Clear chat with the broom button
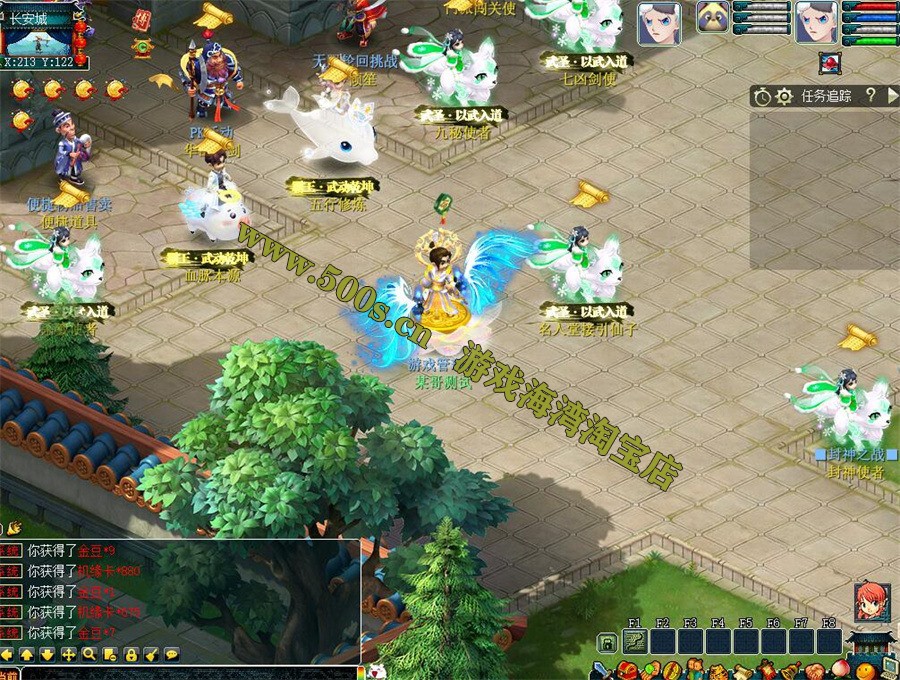 coord(151,654)
